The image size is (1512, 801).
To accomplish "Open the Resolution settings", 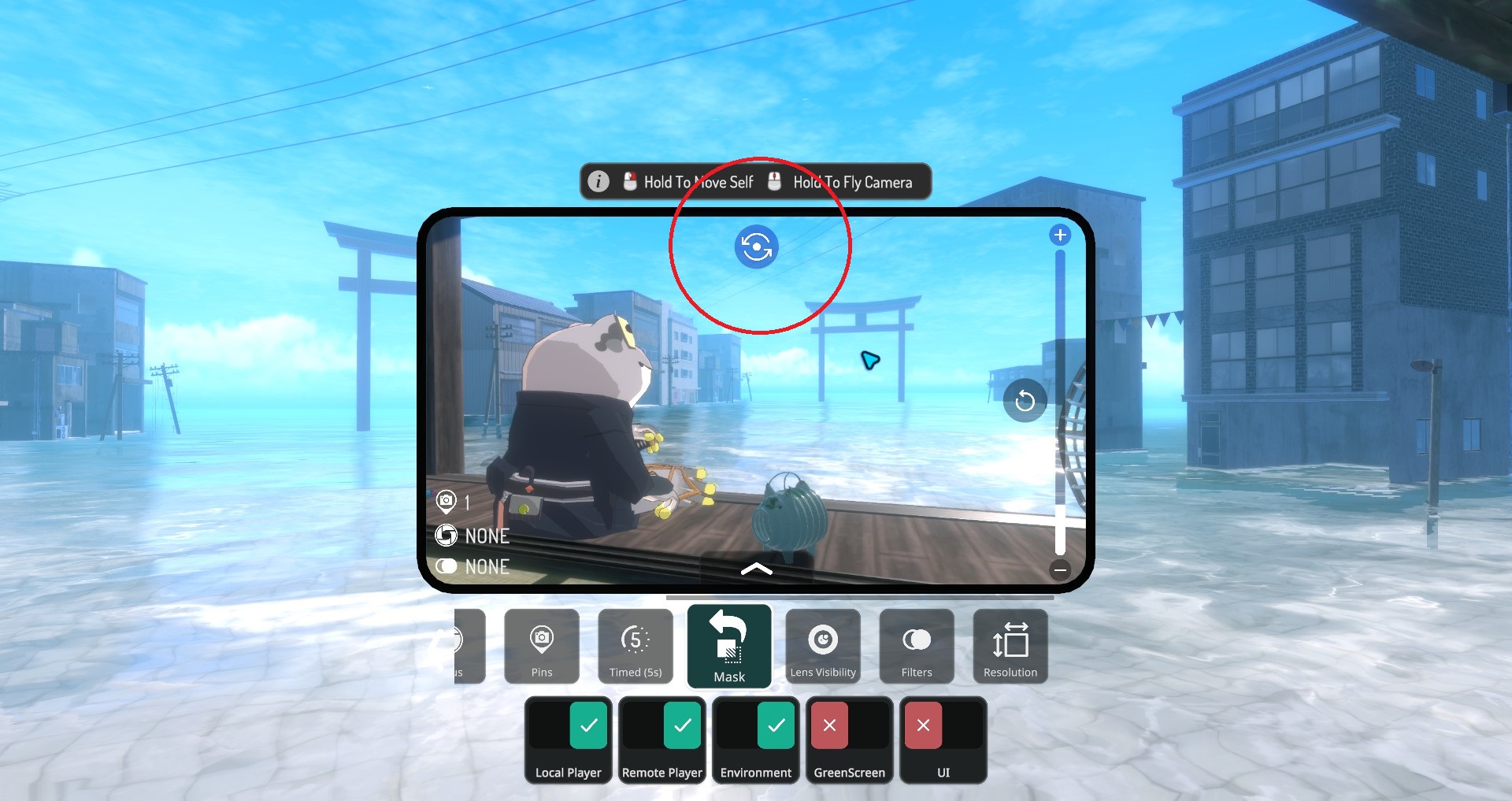I will click(x=1010, y=647).
